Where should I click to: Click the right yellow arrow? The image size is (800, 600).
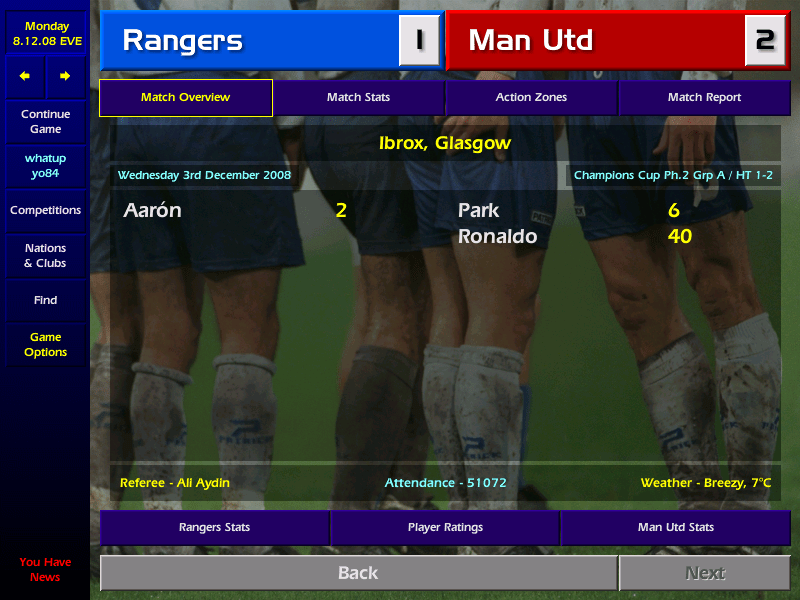tap(65, 76)
